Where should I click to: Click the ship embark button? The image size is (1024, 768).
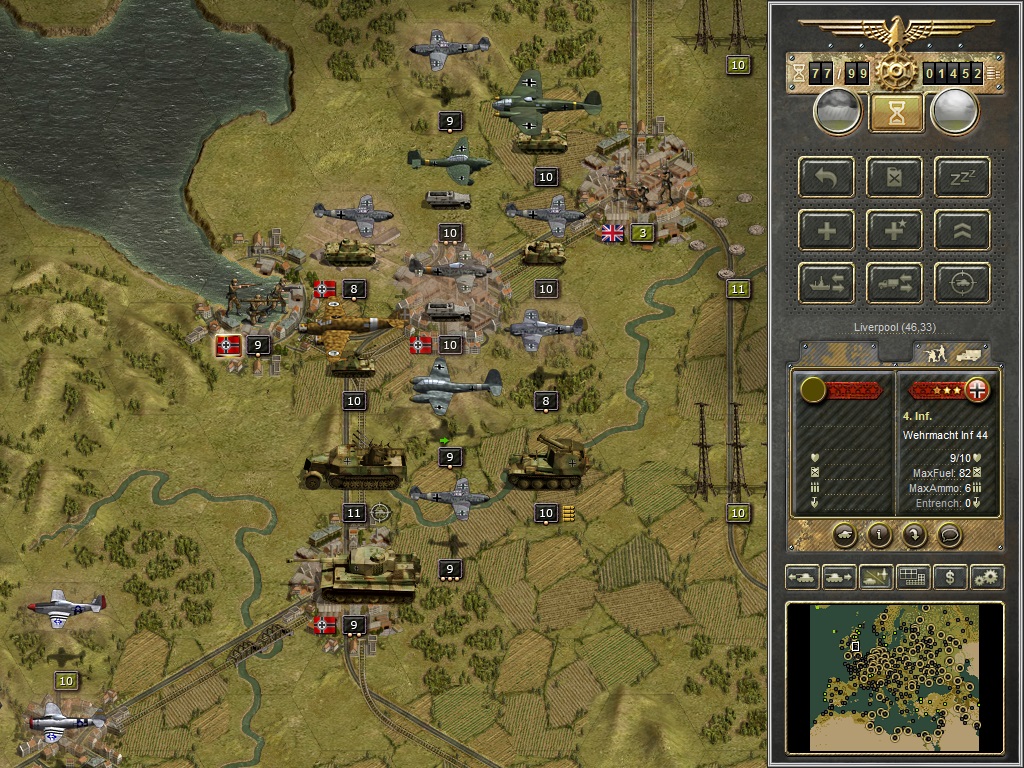[827, 283]
